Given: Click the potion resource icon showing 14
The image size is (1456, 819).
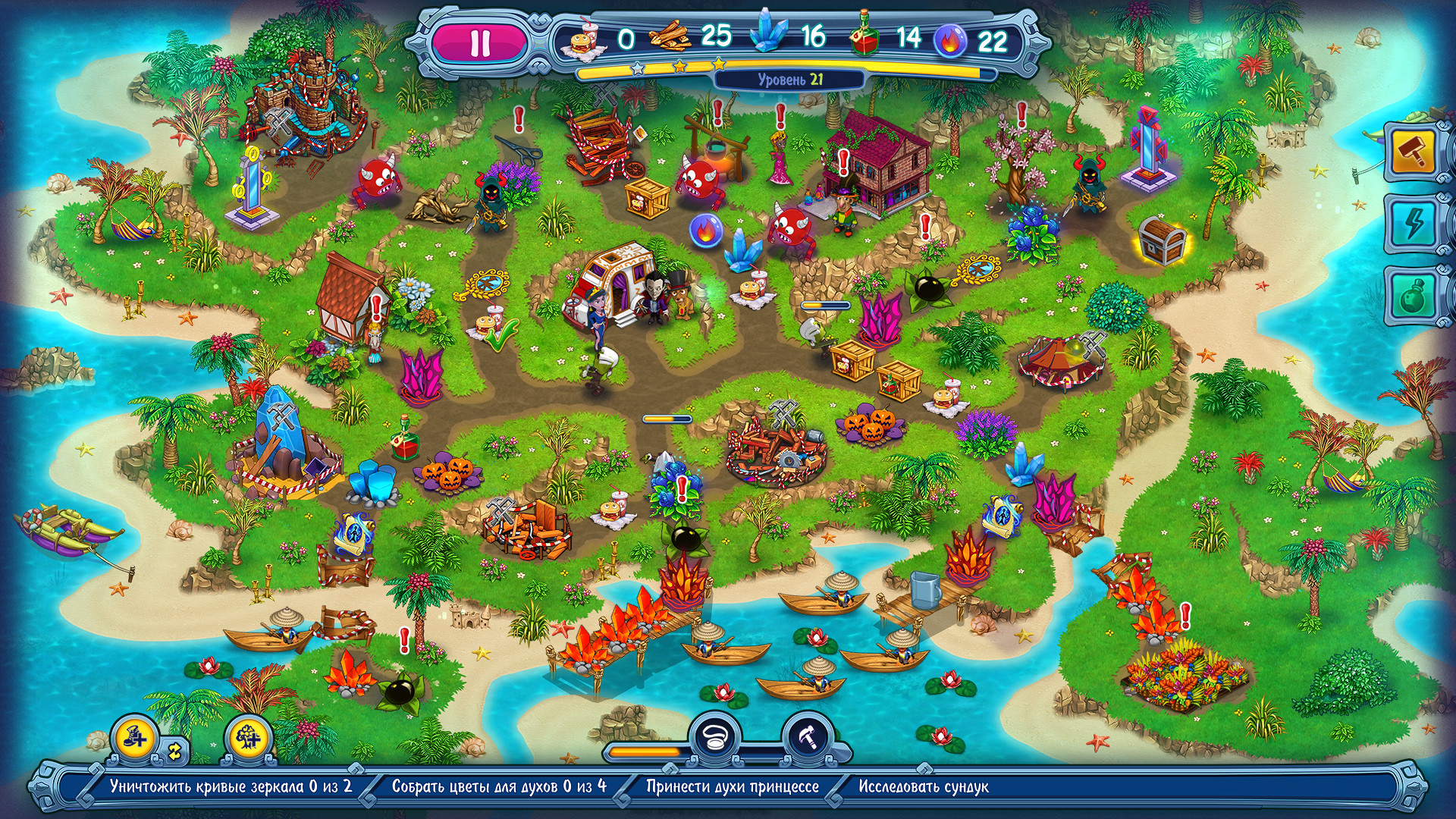Looking at the screenshot, I should pyautogui.click(x=864, y=34).
